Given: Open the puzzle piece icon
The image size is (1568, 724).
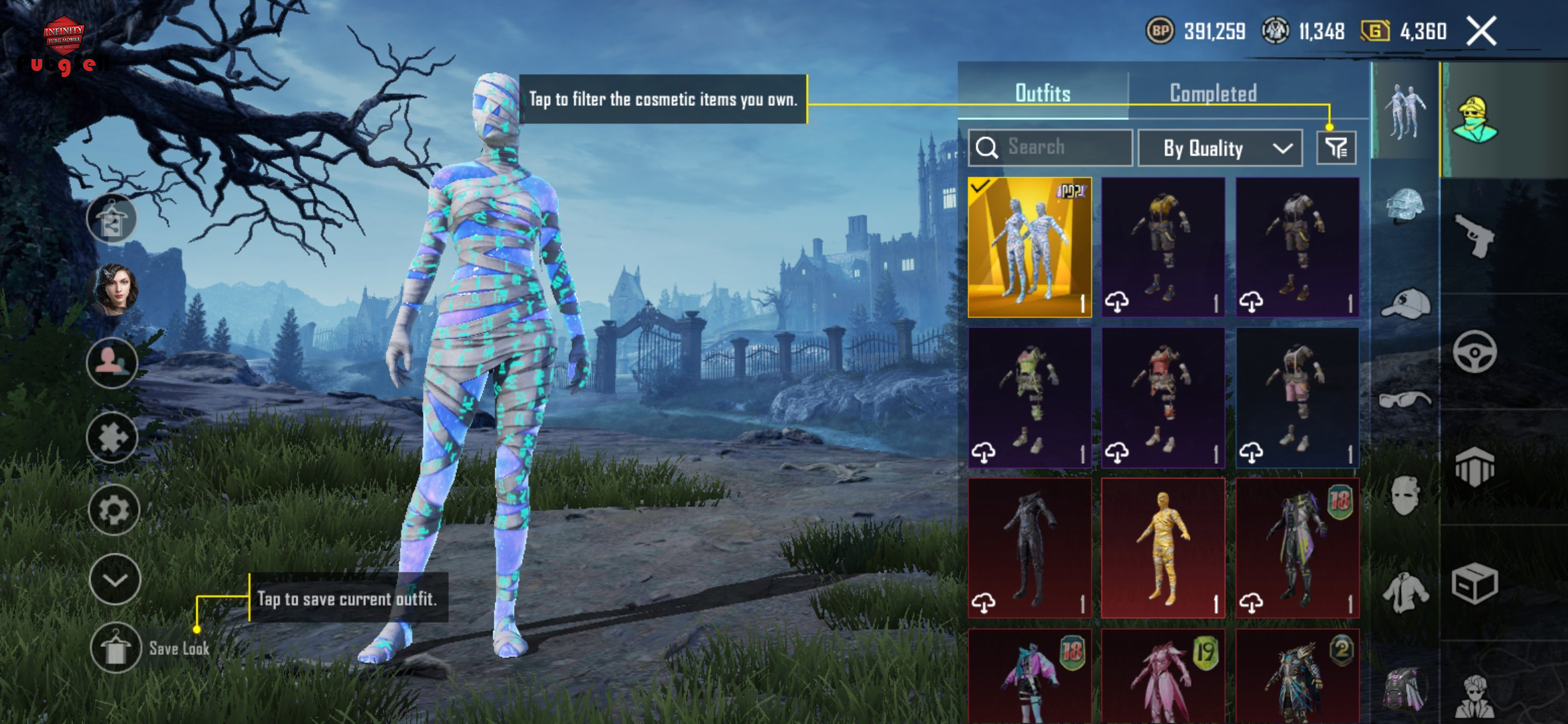Looking at the screenshot, I should tap(113, 438).
